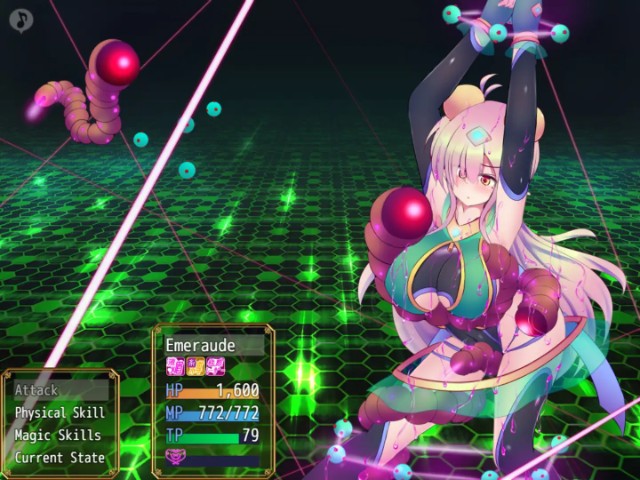Show the Current State option
The image size is (640, 480).
(60, 458)
